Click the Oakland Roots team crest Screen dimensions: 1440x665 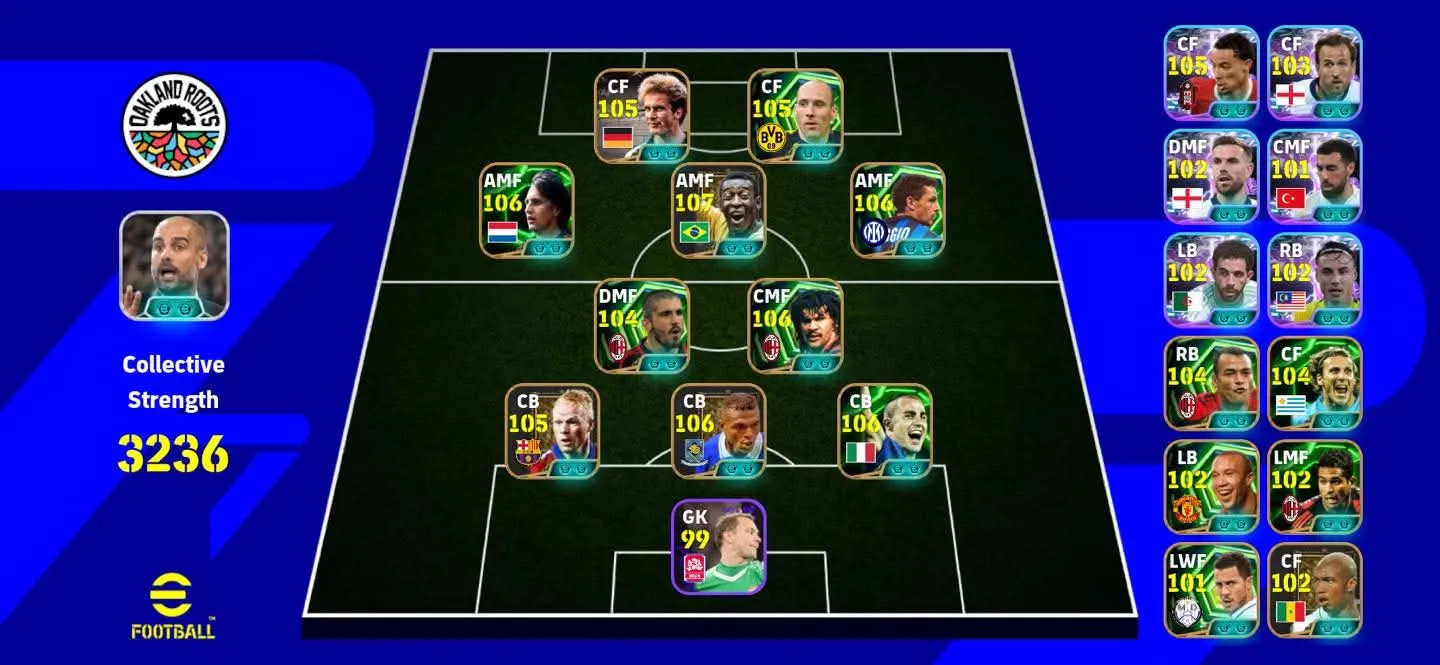174,125
